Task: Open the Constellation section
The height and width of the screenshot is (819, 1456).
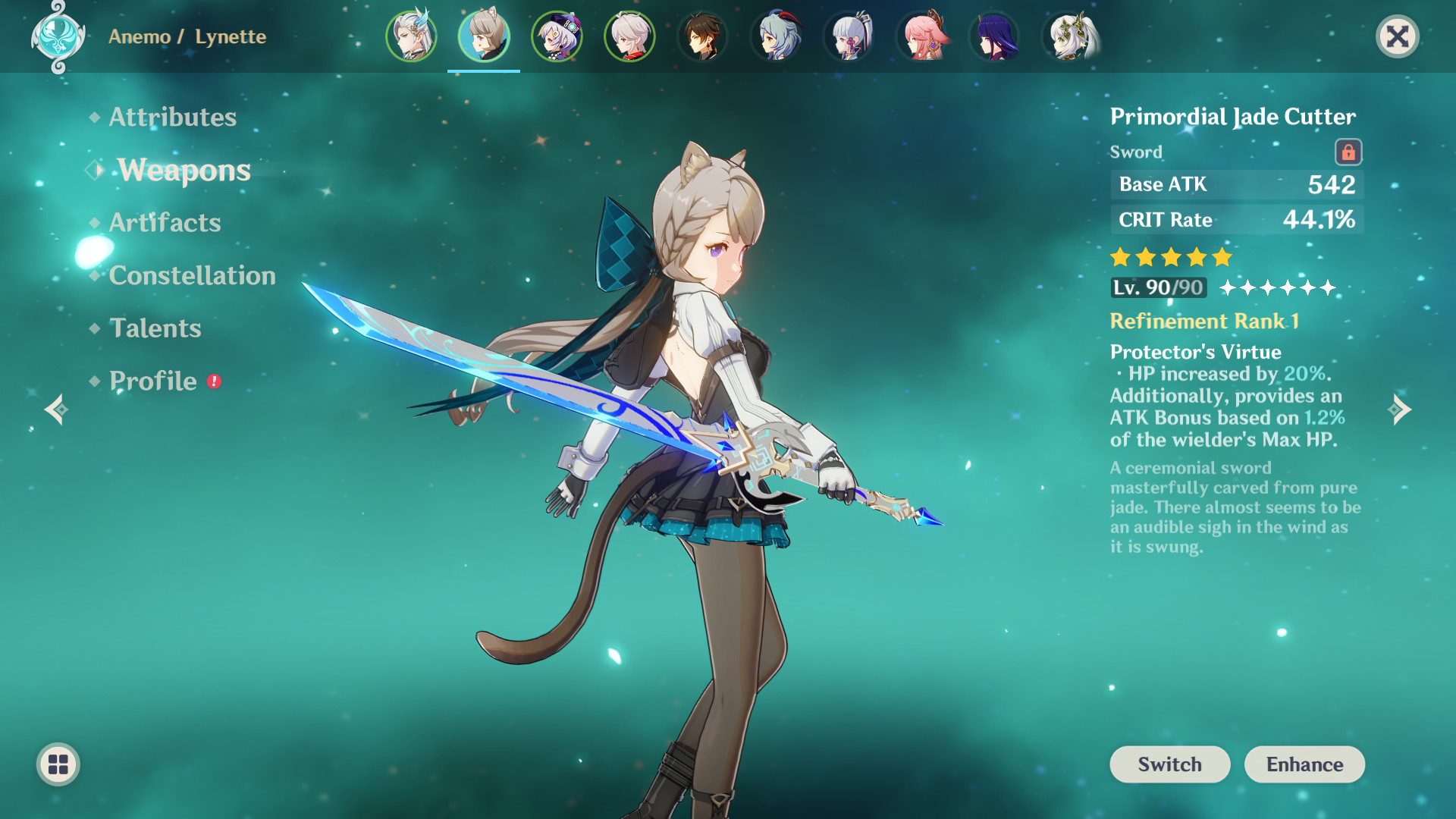Action: point(193,275)
